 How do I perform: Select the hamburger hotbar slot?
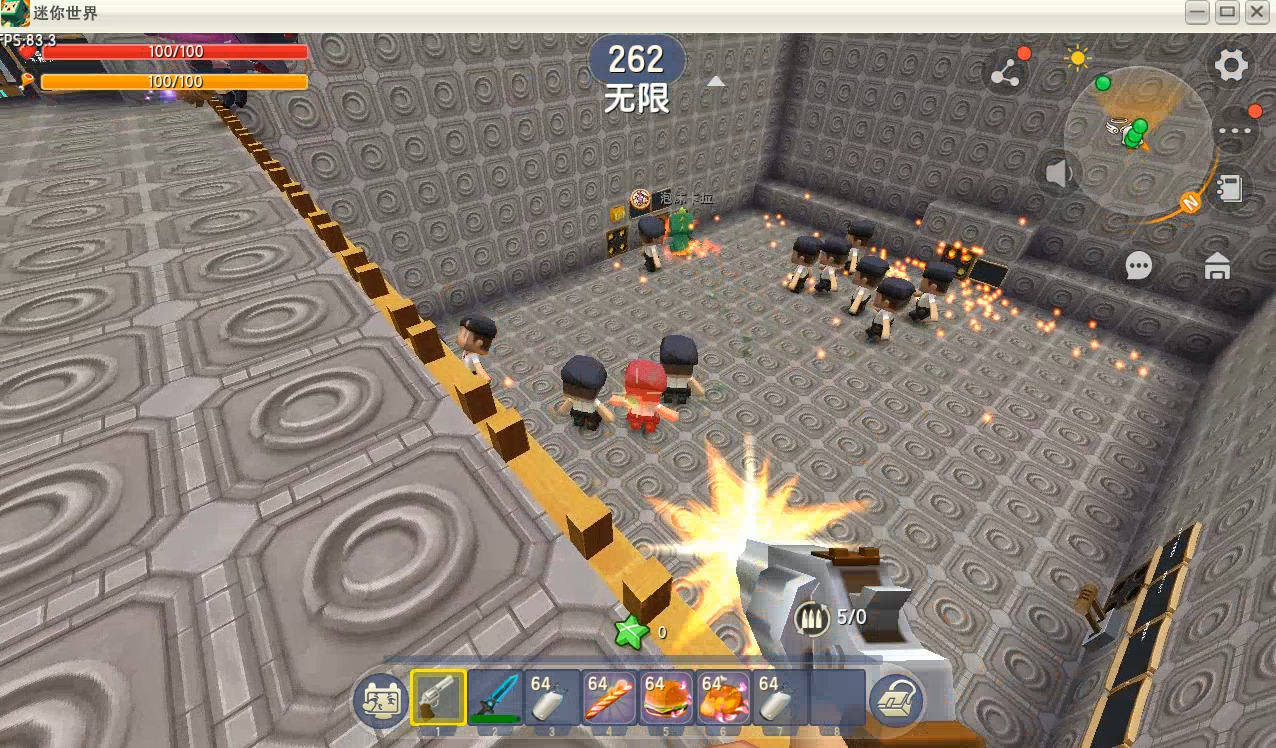(x=666, y=697)
